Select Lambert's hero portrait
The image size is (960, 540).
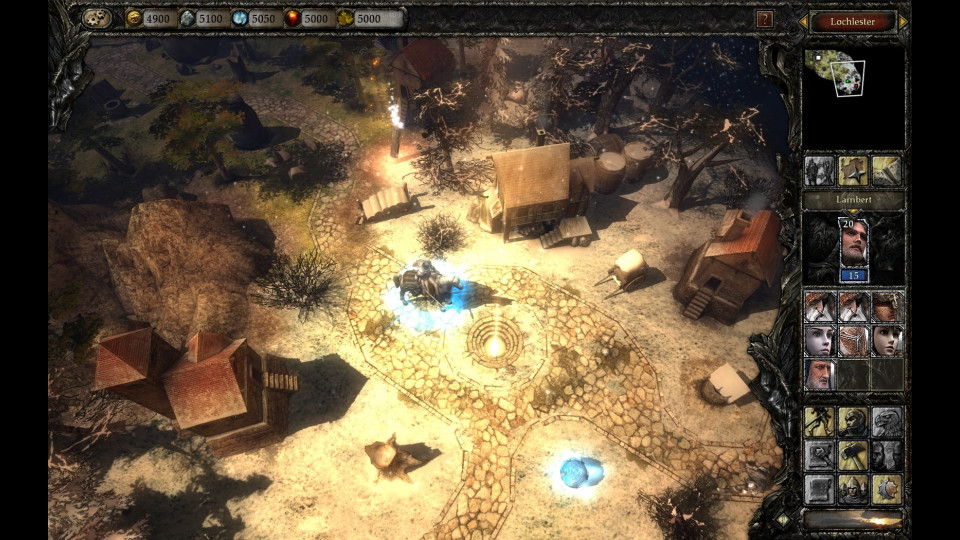point(853,243)
